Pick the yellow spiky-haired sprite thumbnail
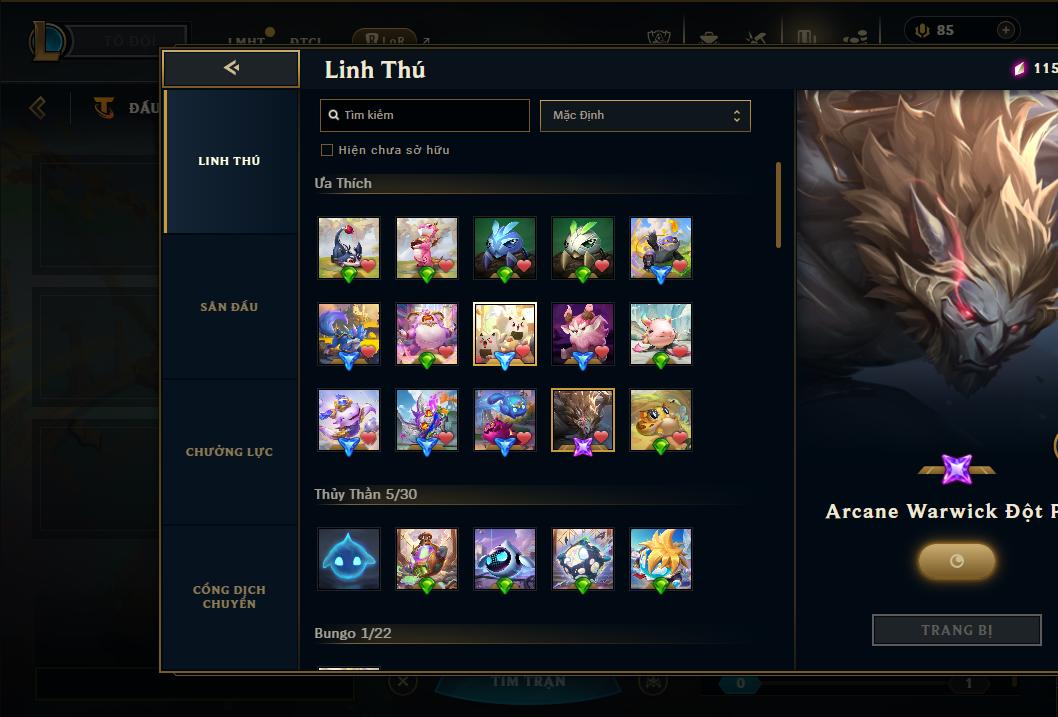This screenshot has width=1058, height=717. tap(661, 559)
